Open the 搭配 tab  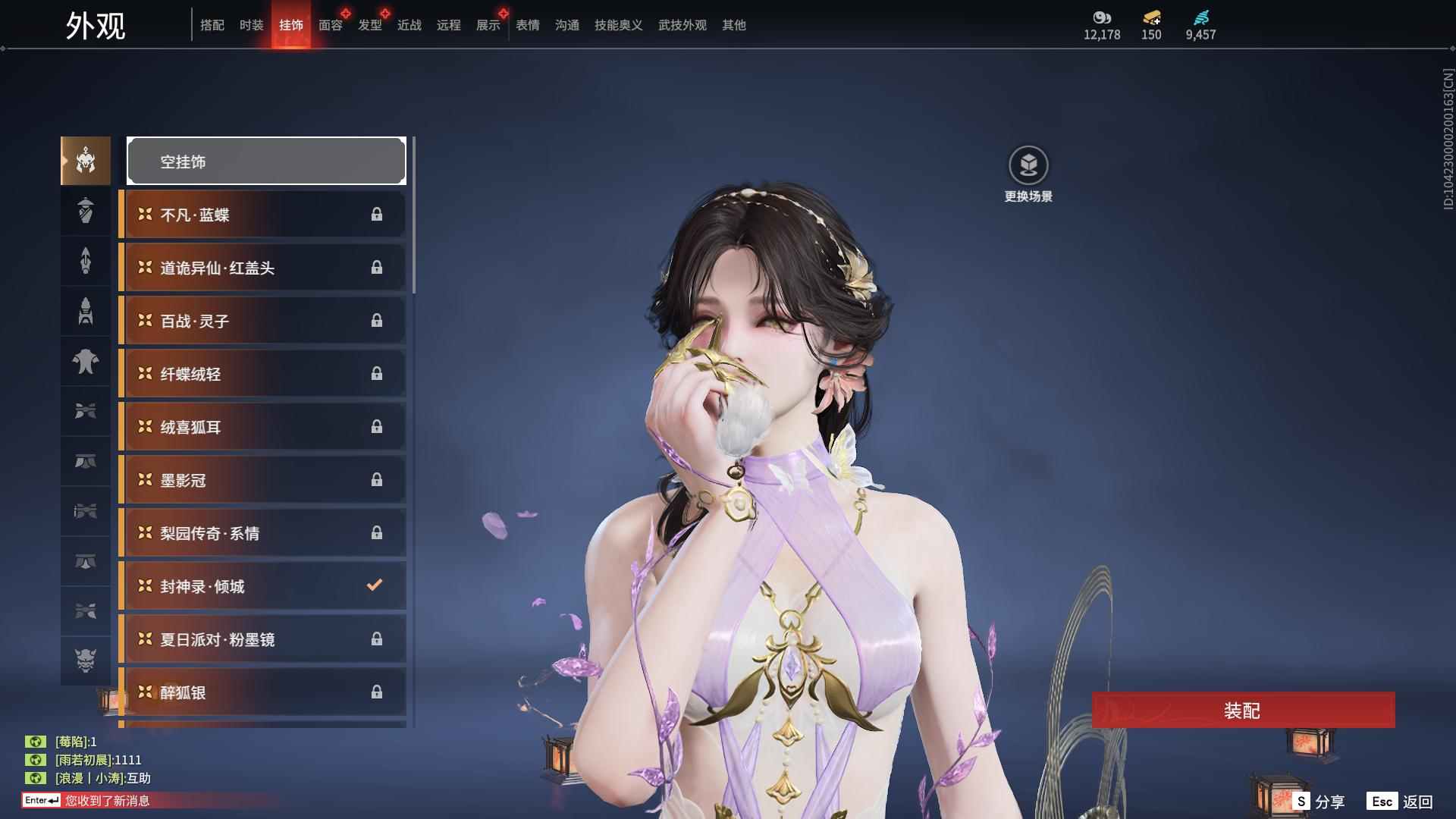tap(212, 25)
